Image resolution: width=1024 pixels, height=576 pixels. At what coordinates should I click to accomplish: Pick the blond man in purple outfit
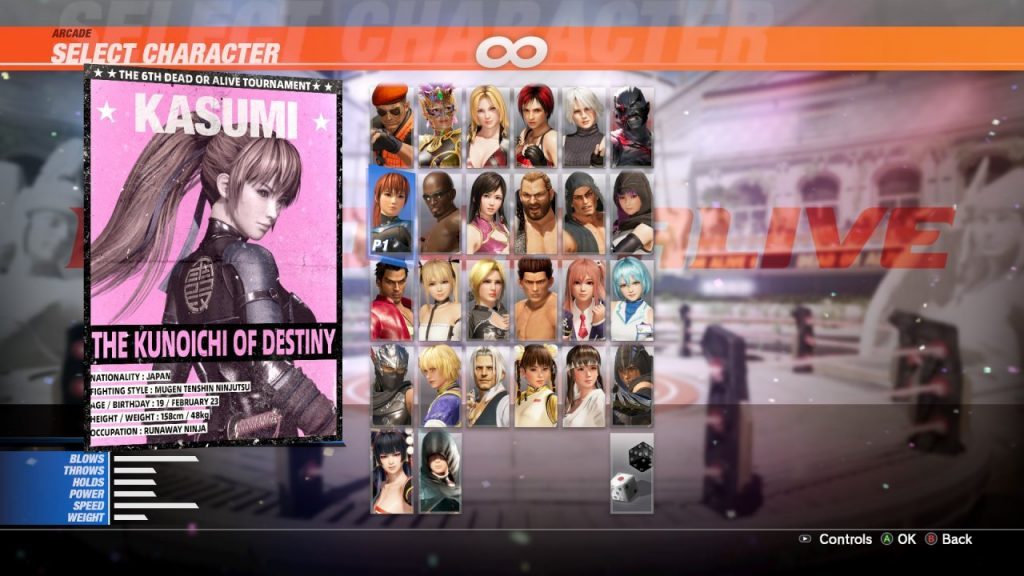[x=439, y=385]
